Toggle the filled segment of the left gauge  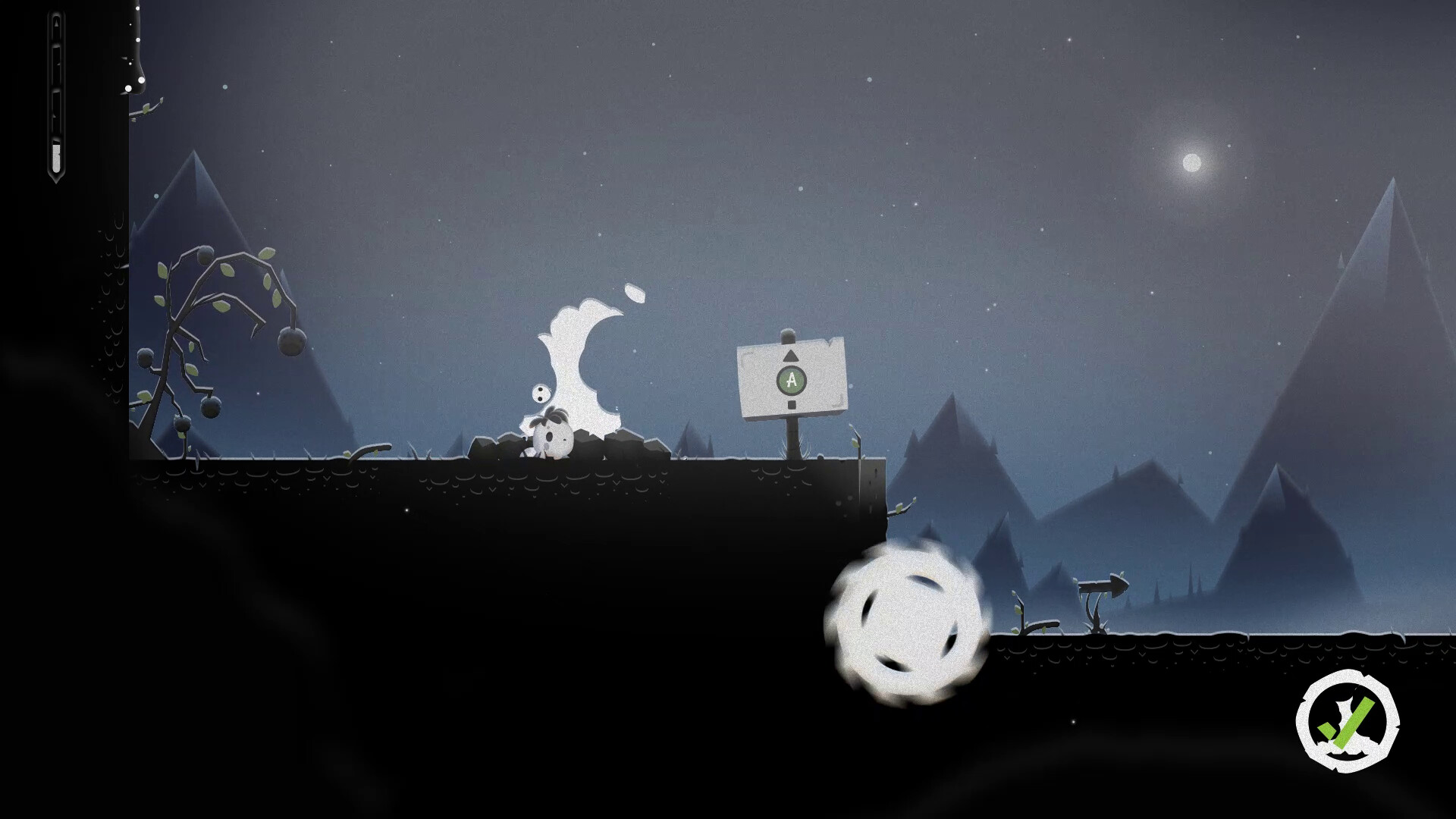pos(56,157)
